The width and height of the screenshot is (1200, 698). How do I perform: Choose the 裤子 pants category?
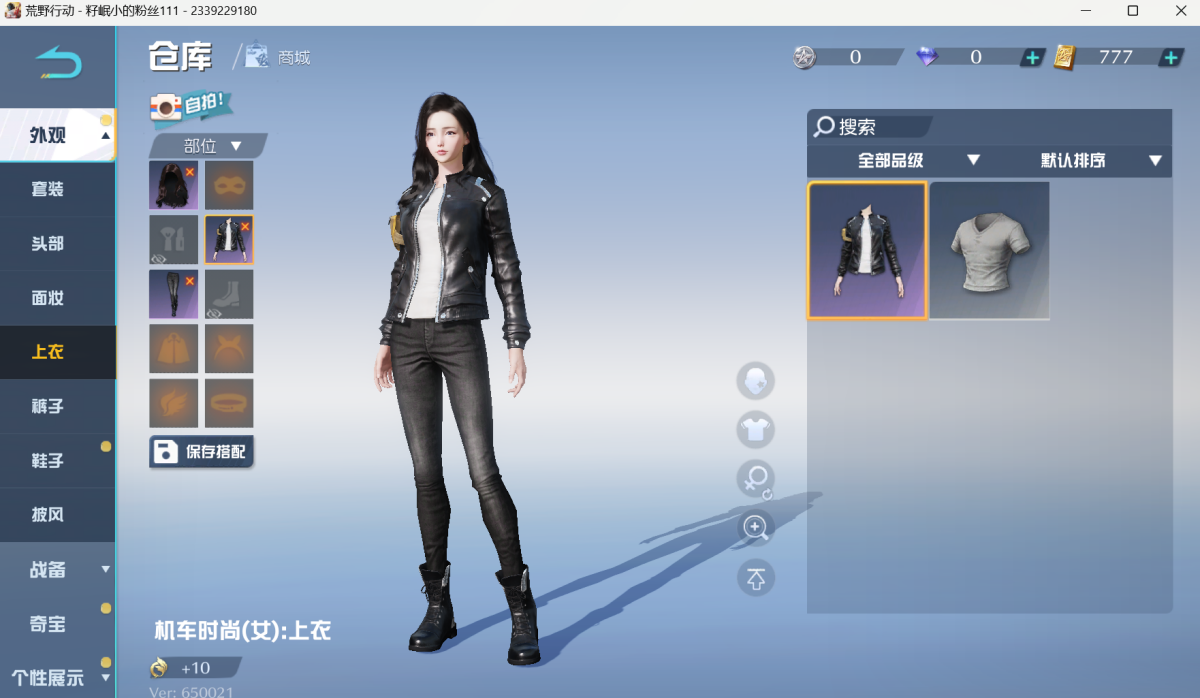click(47, 406)
